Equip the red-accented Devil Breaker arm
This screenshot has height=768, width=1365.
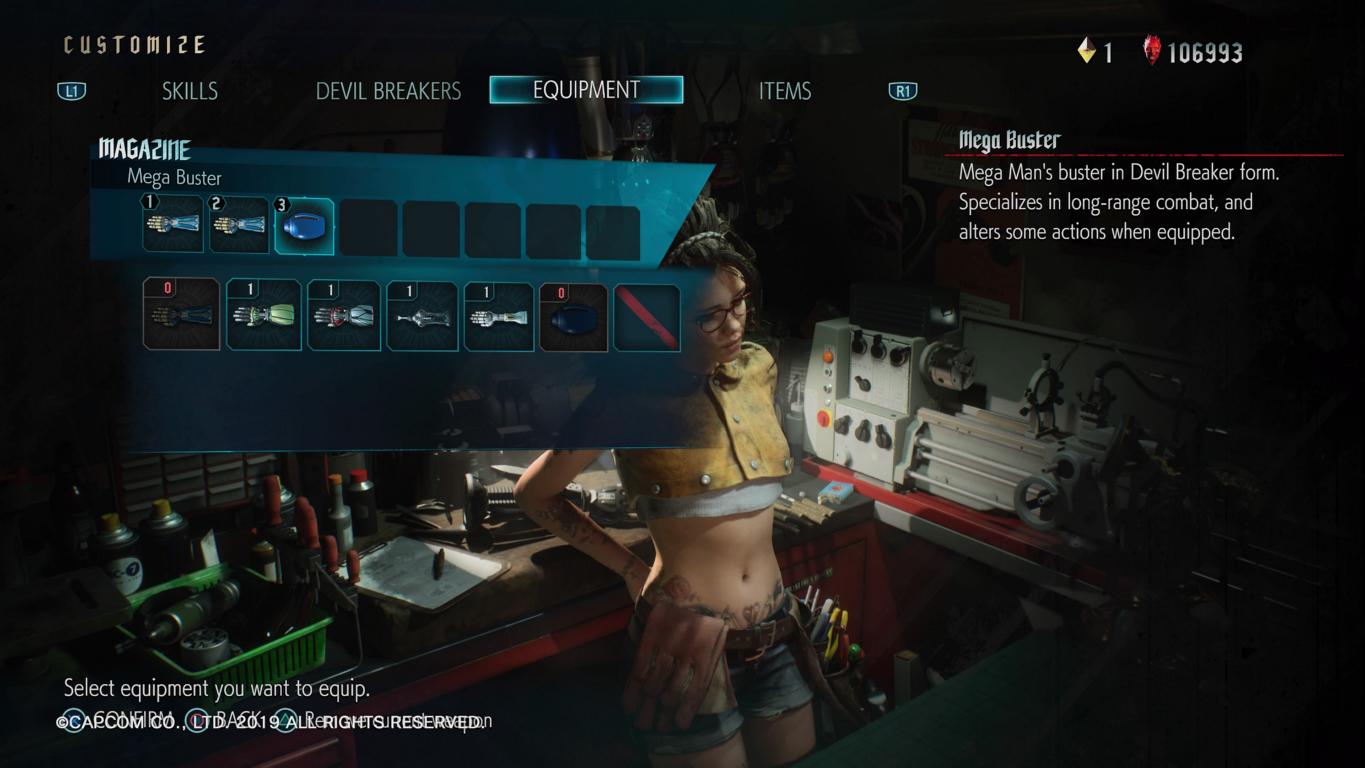tap(344, 315)
